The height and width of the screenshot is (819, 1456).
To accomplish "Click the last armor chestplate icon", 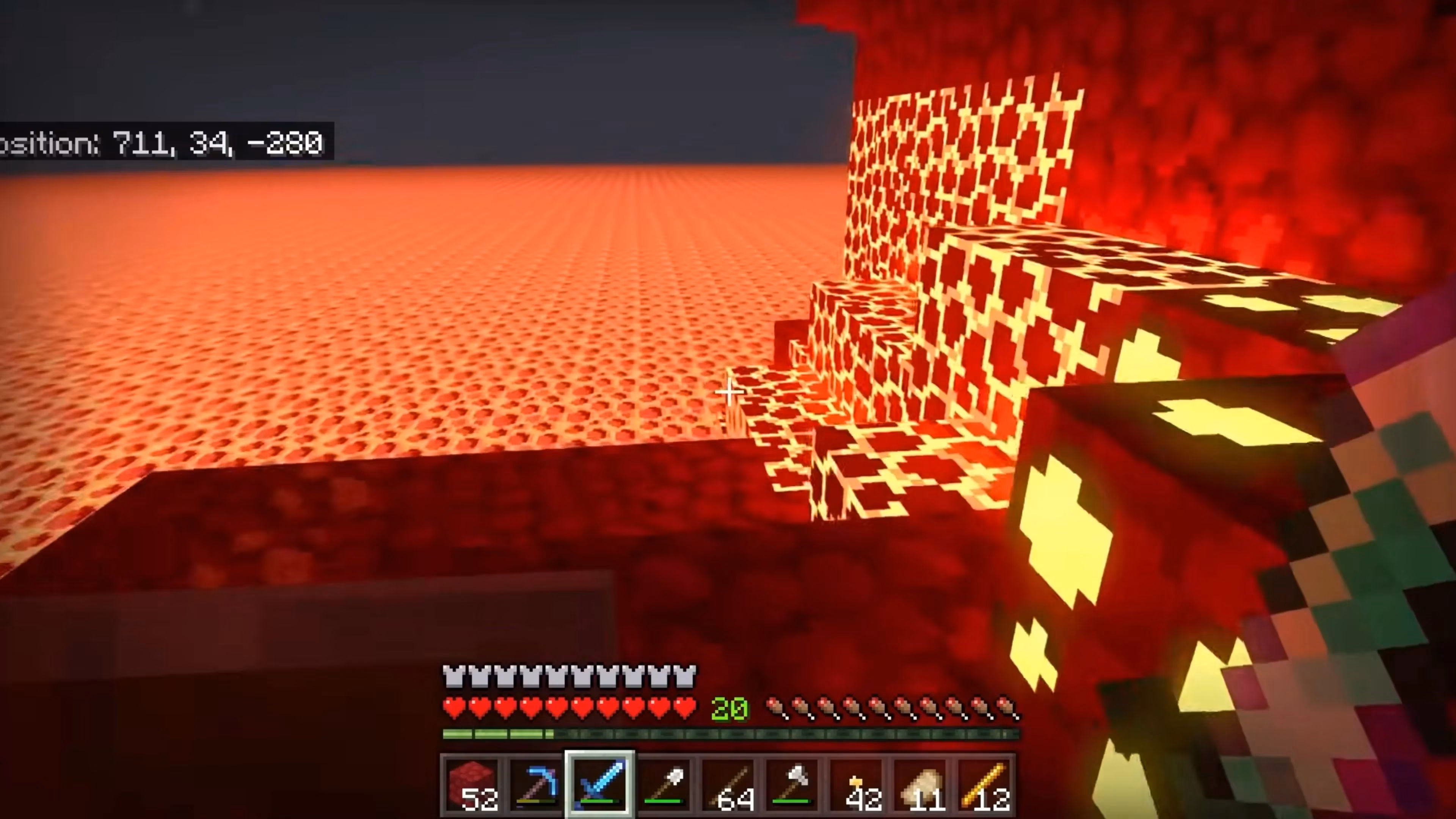I will point(684,675).
